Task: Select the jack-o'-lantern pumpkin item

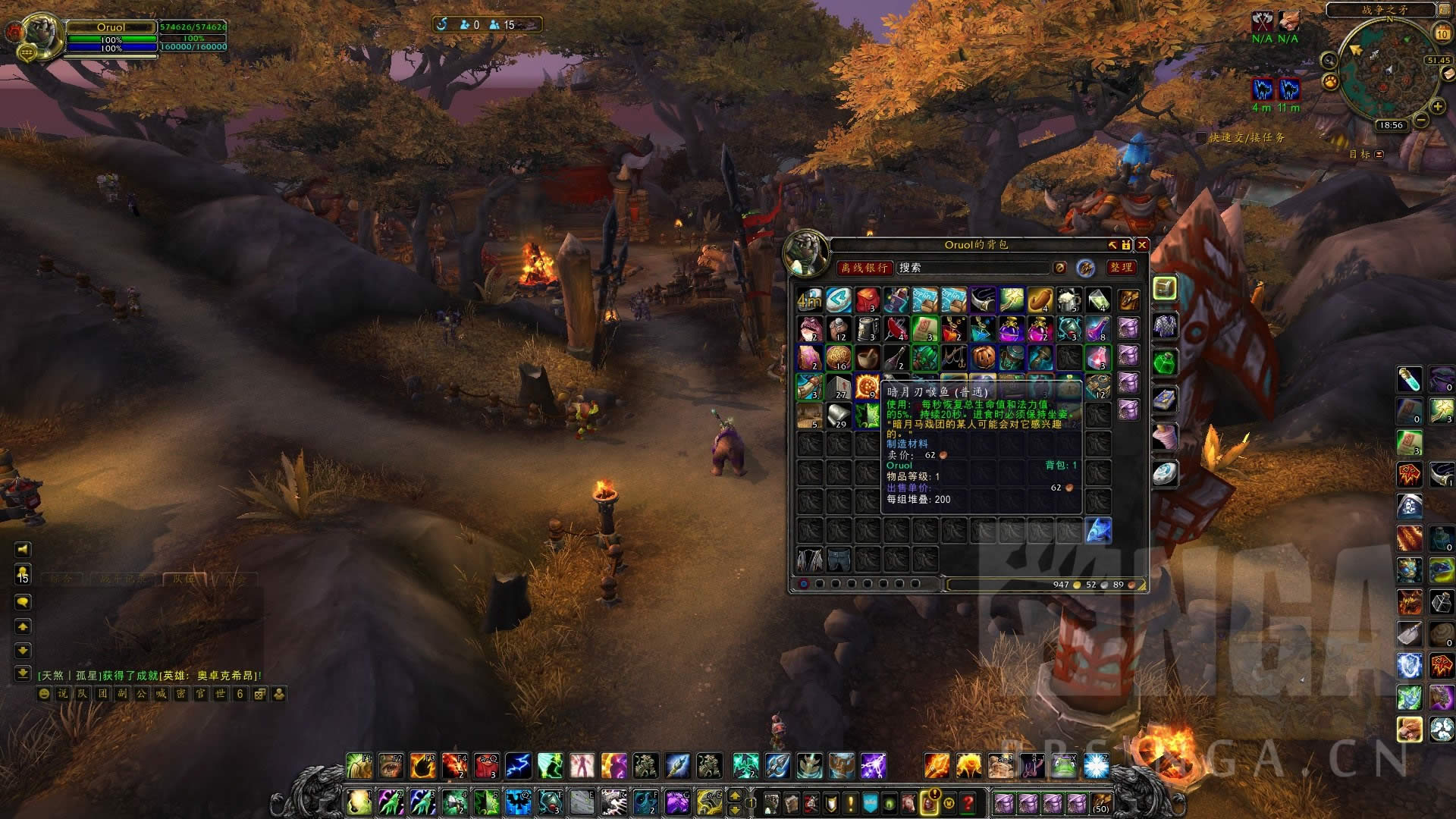Action: coord(983,357)
